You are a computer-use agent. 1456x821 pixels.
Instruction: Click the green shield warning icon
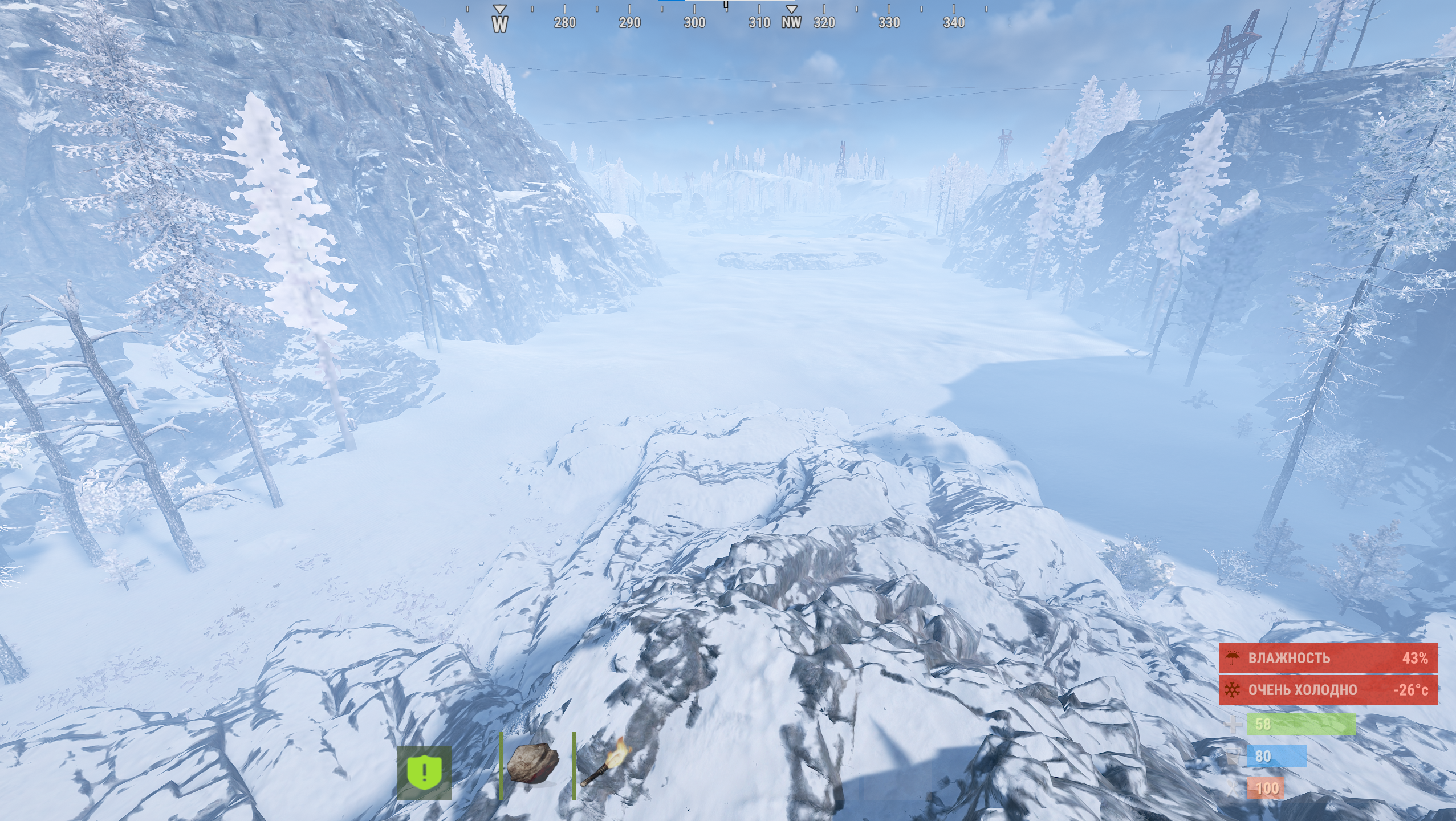tap(425, 773)
